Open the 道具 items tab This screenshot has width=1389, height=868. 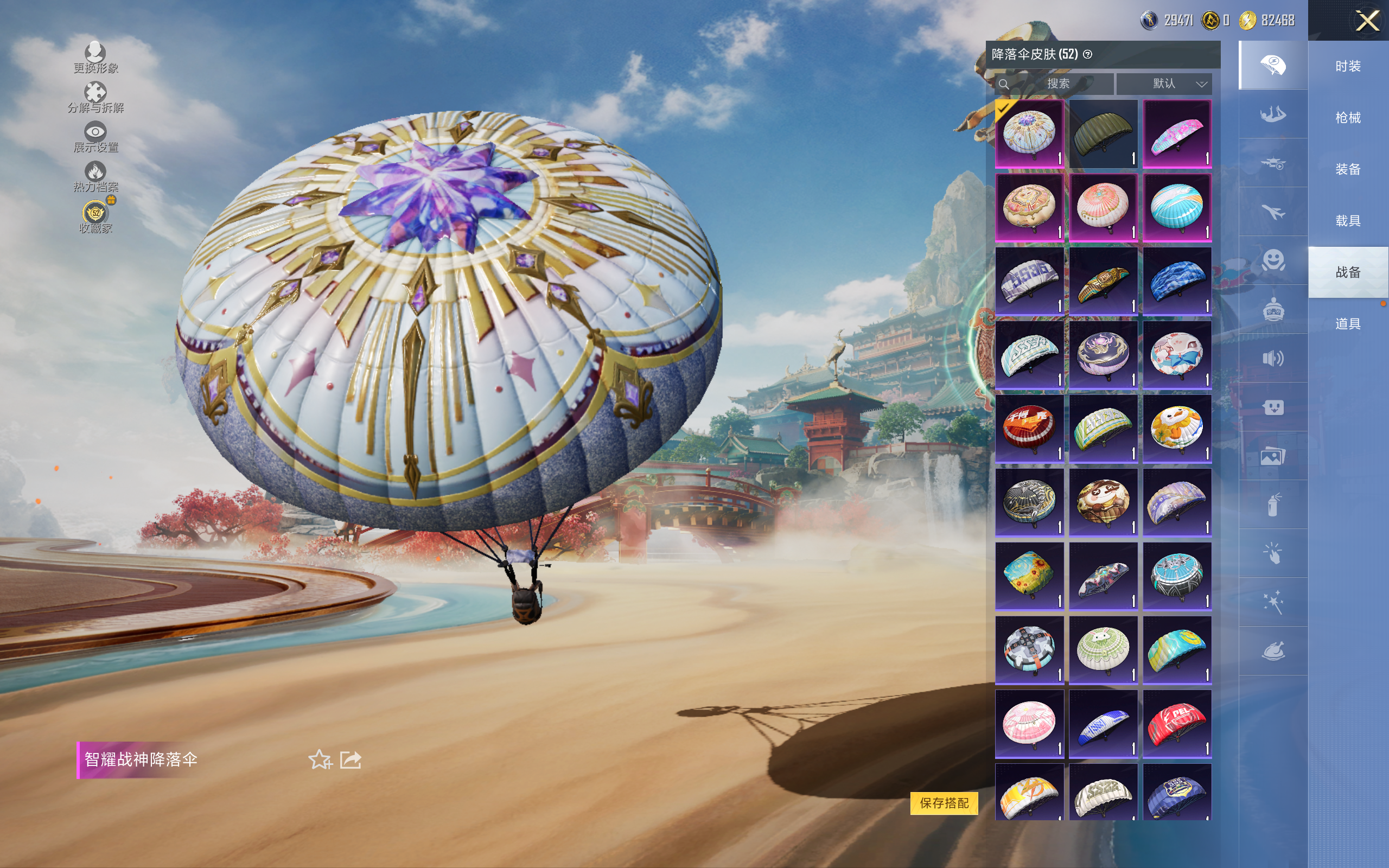click(x=1348, y=324)
